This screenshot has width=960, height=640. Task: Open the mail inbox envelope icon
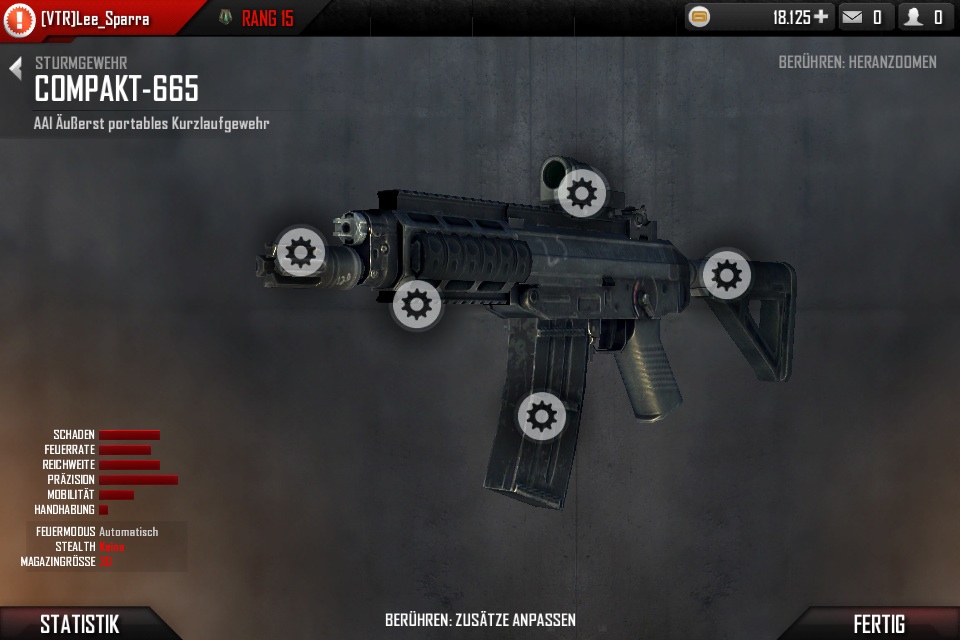point(852,17)
